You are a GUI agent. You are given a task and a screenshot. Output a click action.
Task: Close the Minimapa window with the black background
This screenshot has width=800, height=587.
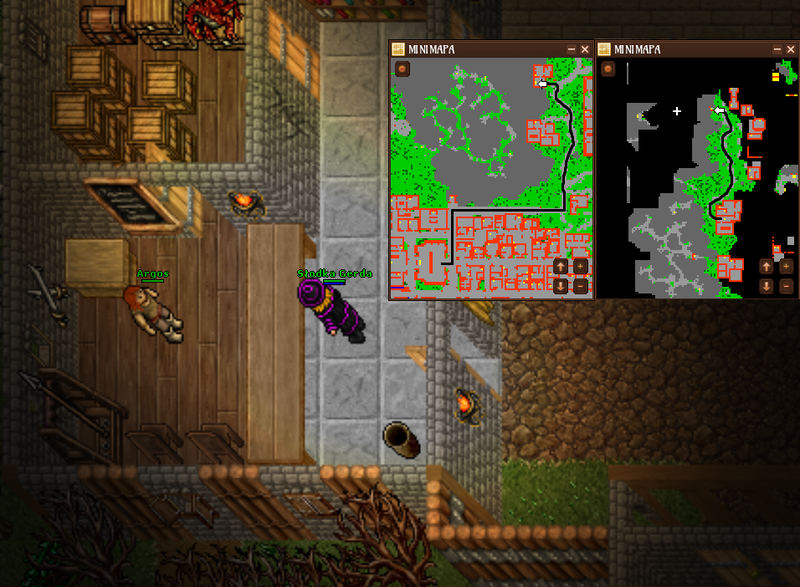(x=791, y=49)
